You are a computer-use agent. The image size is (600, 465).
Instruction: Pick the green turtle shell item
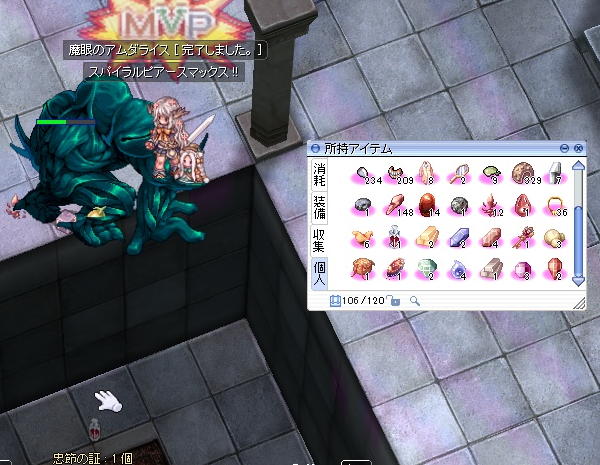coord(490,172)
